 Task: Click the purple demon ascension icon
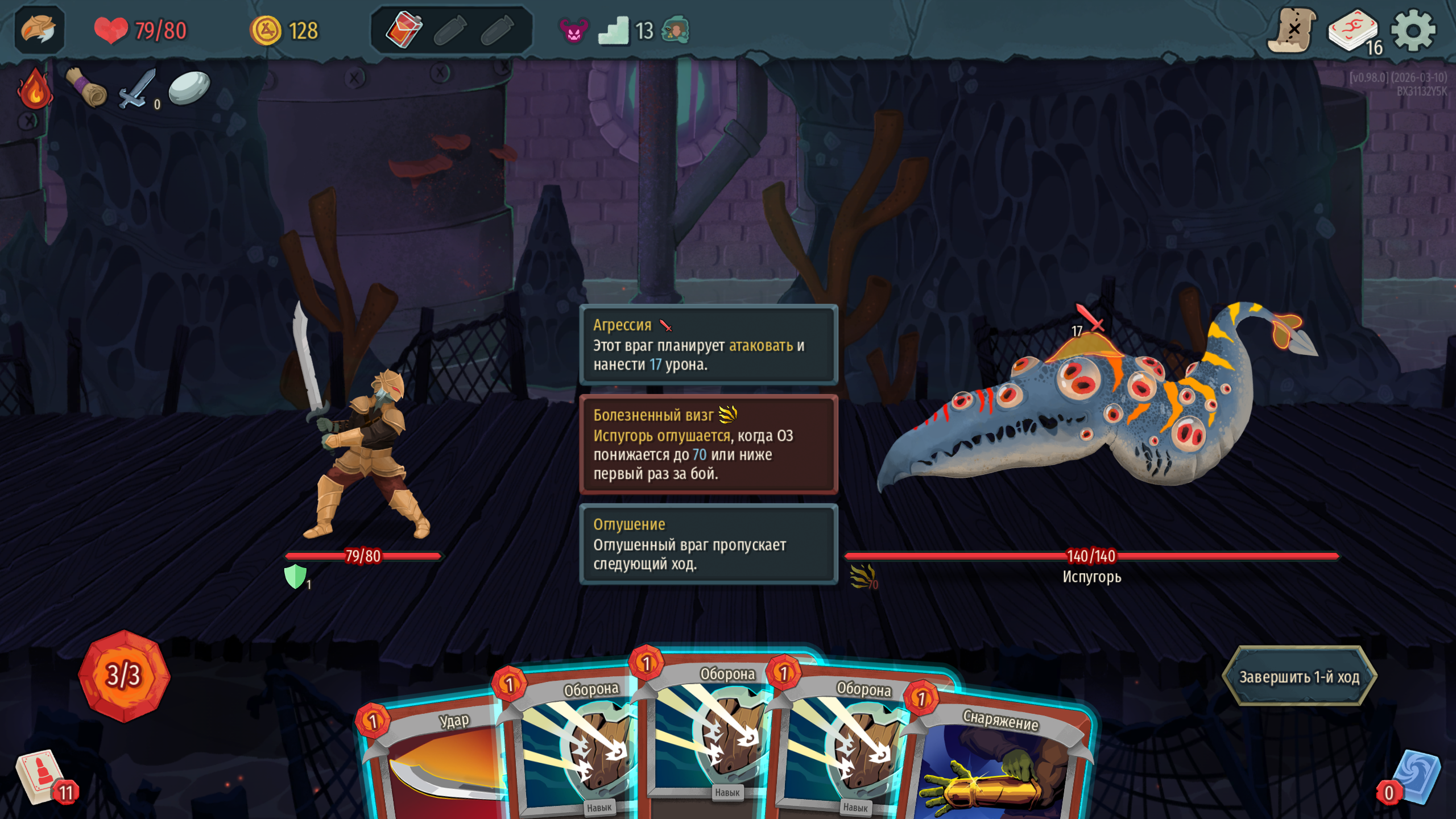click(x=573, y=31)
